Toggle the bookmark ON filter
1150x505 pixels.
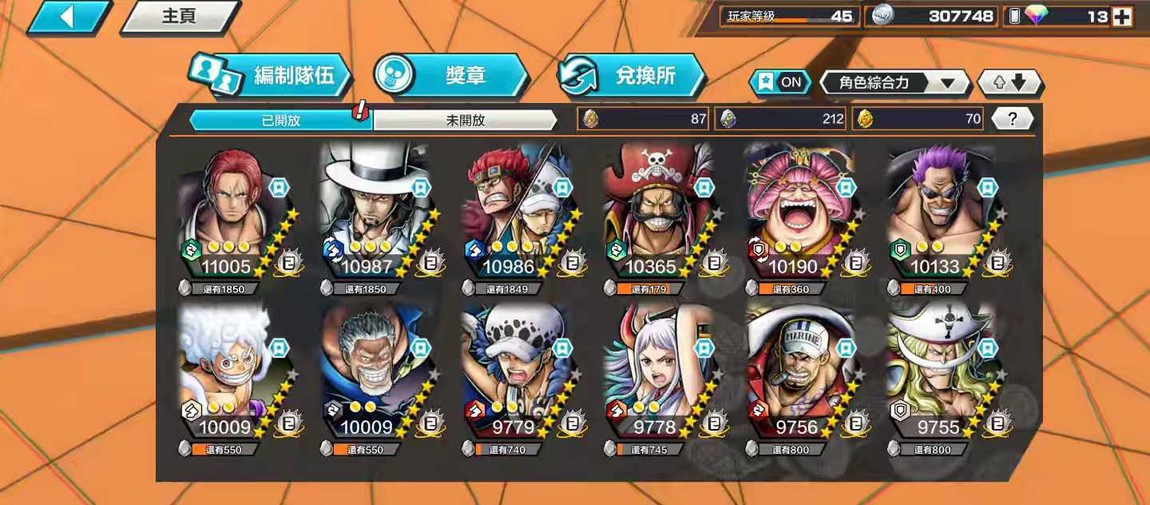[780, 82]
